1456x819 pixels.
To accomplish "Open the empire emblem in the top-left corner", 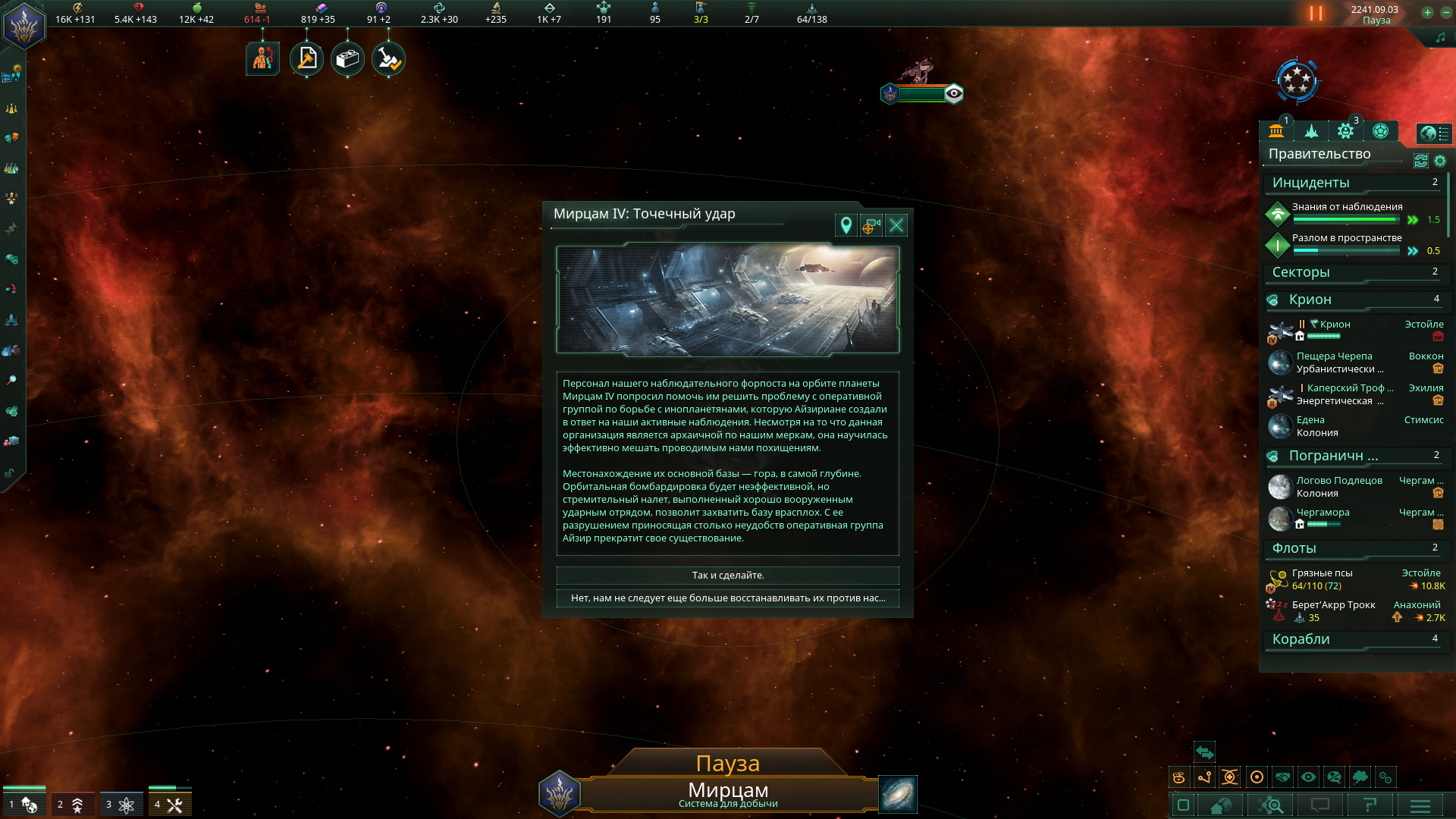I will [x=24, y=26].
